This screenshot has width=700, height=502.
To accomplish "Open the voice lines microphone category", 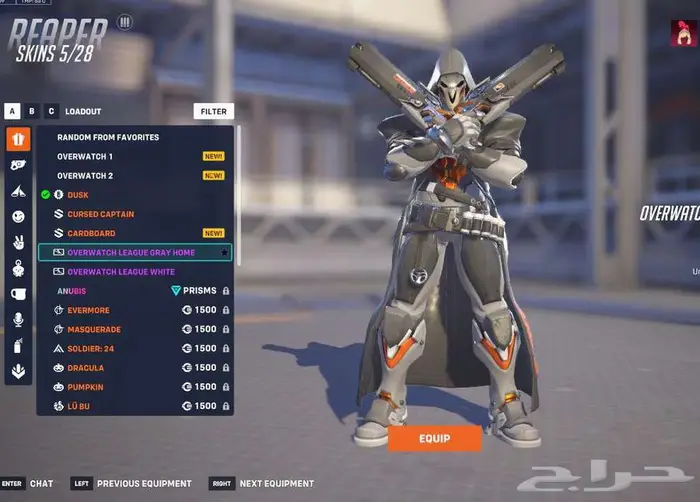I will pos(18,320).
